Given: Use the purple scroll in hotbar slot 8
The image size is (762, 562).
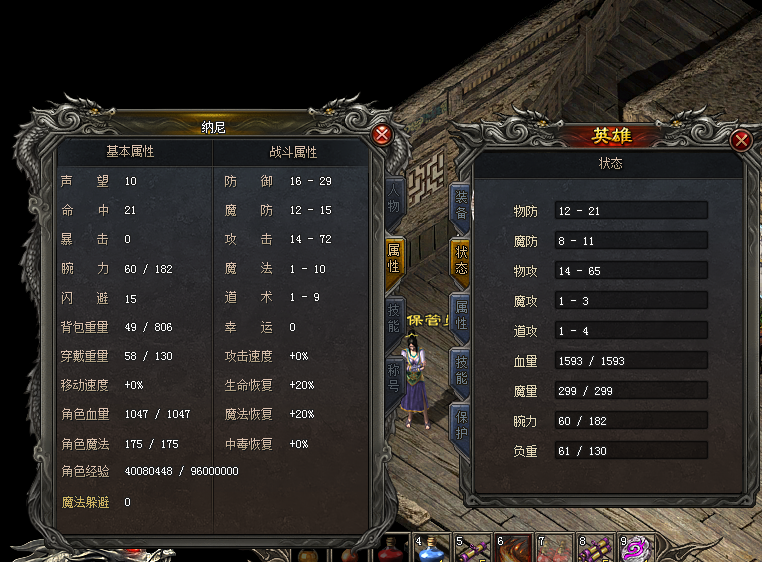Looking at the screenshot, I should (595, 549).
